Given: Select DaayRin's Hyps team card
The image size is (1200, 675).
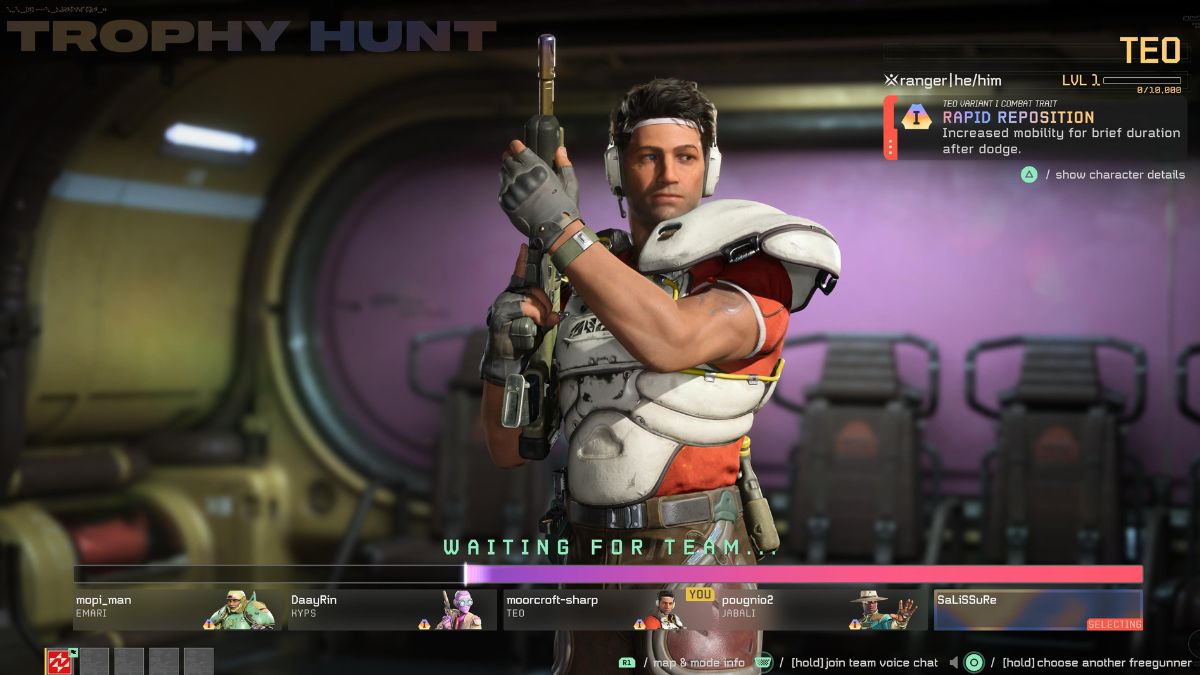Looking at the screenshot, I should (x=392, y=609).
